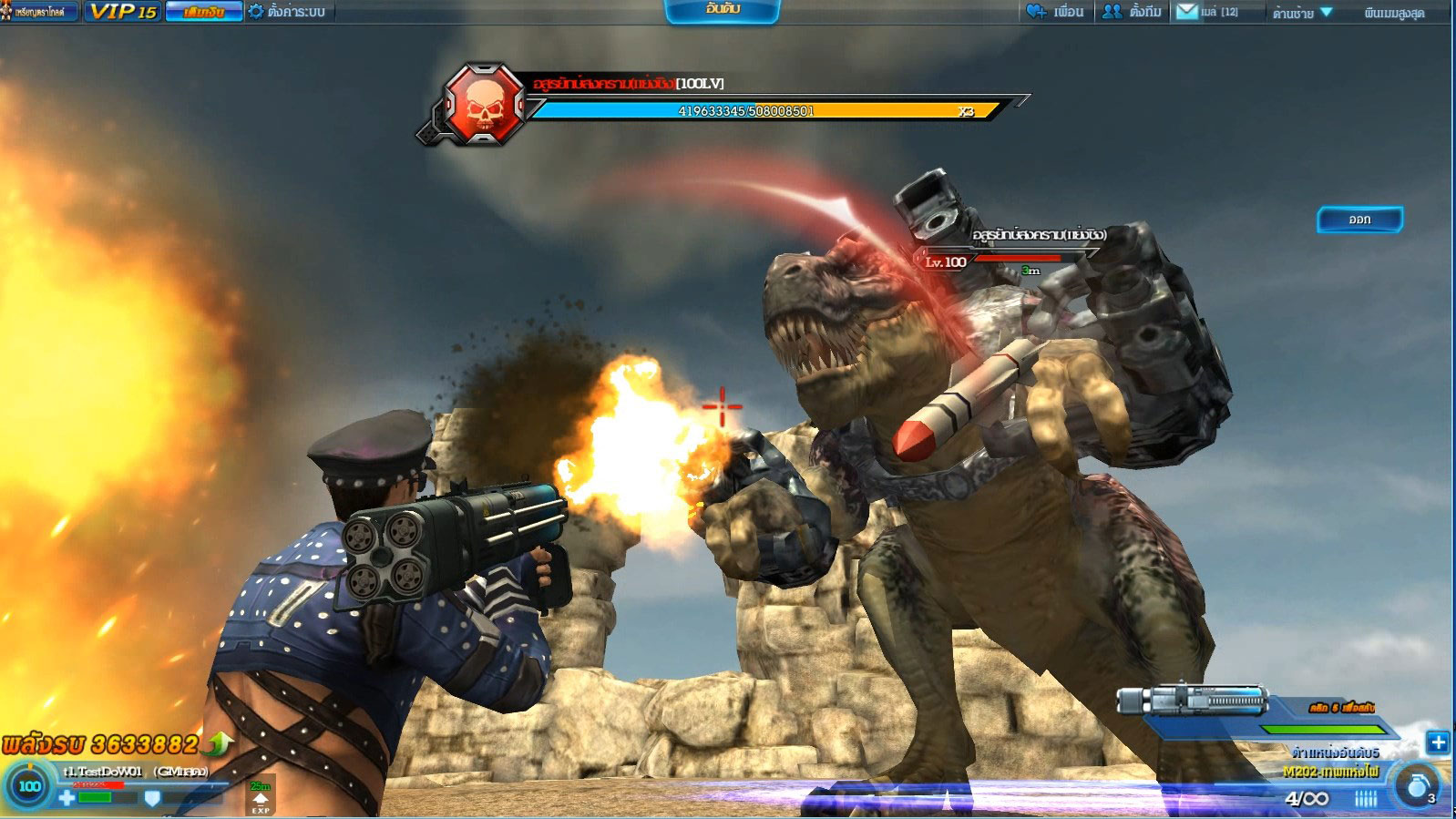
Task: Open the team setup (ตั้งทีม) menu
Action: [x=1133, y=12]
